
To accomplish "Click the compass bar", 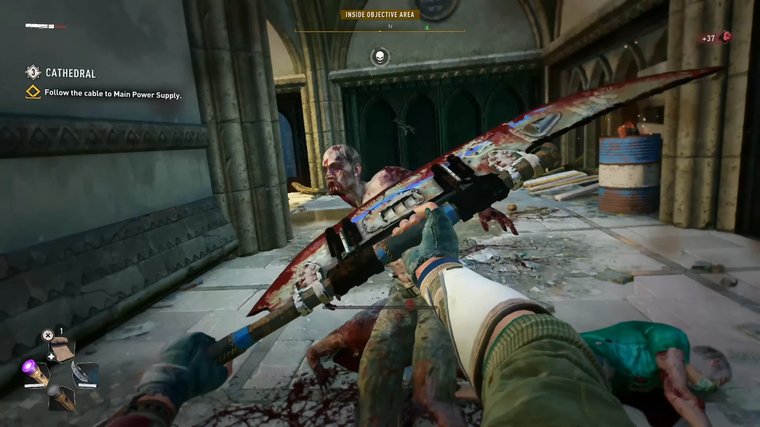I will click(x=379, y=29).
